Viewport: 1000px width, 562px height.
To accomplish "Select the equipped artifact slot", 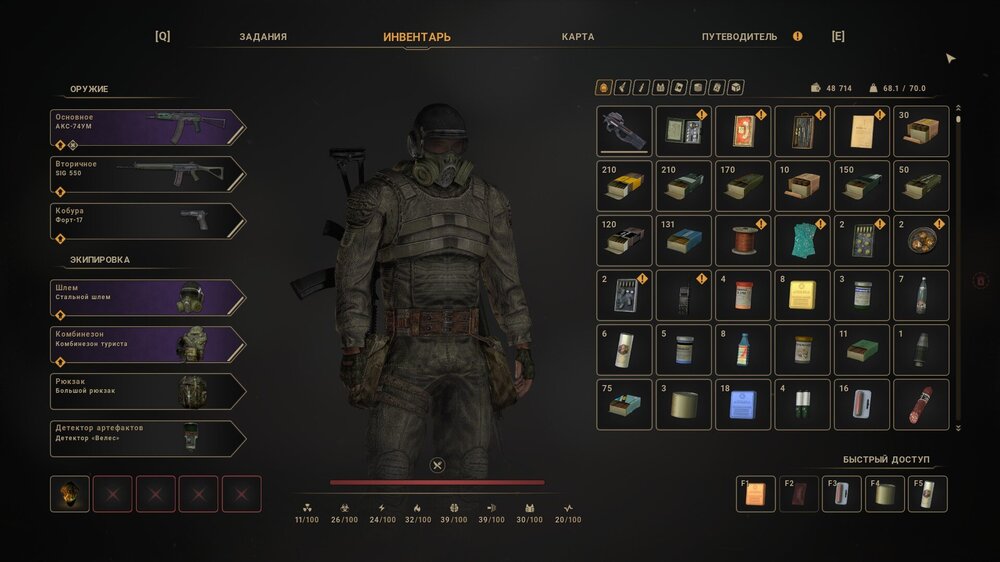I will 70,494.
